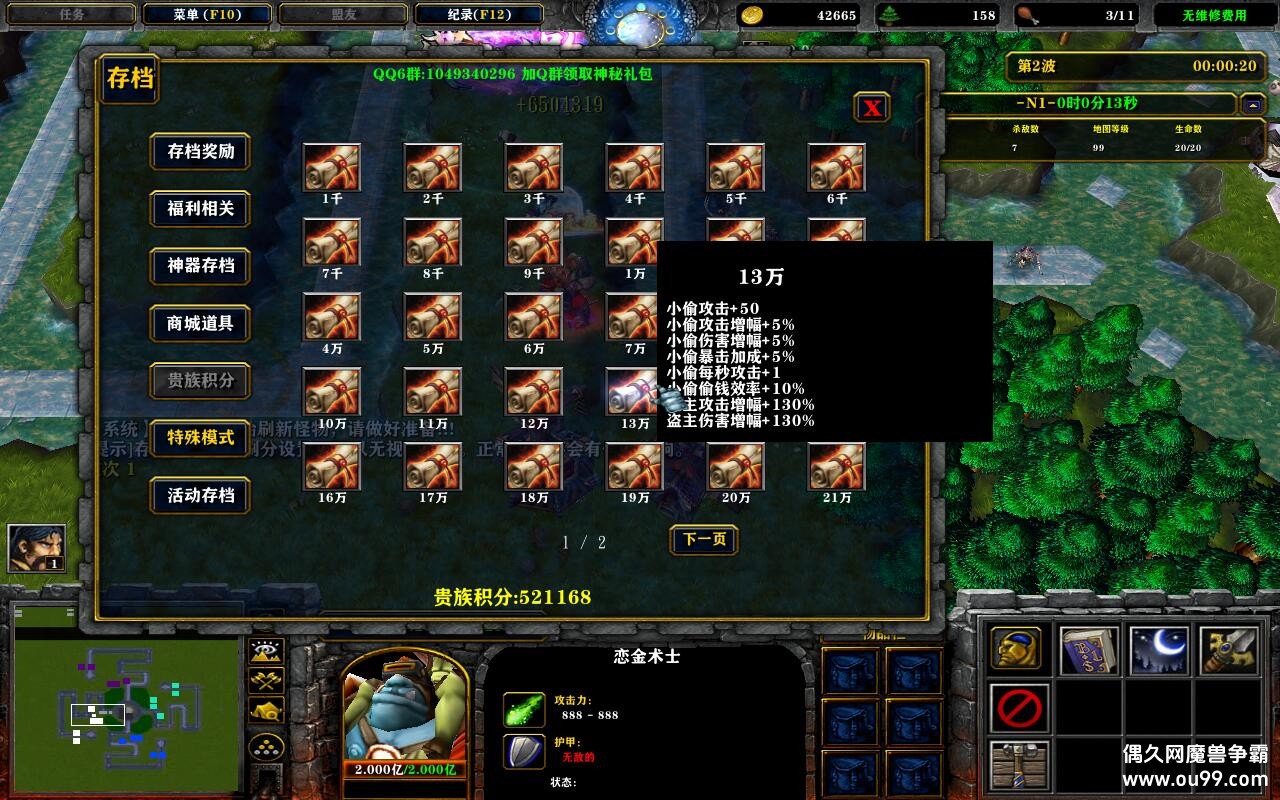Collapse the -N1- timer panel with the arrow button
This screenshot has height=800, width=1280.
click(1252, 103)
